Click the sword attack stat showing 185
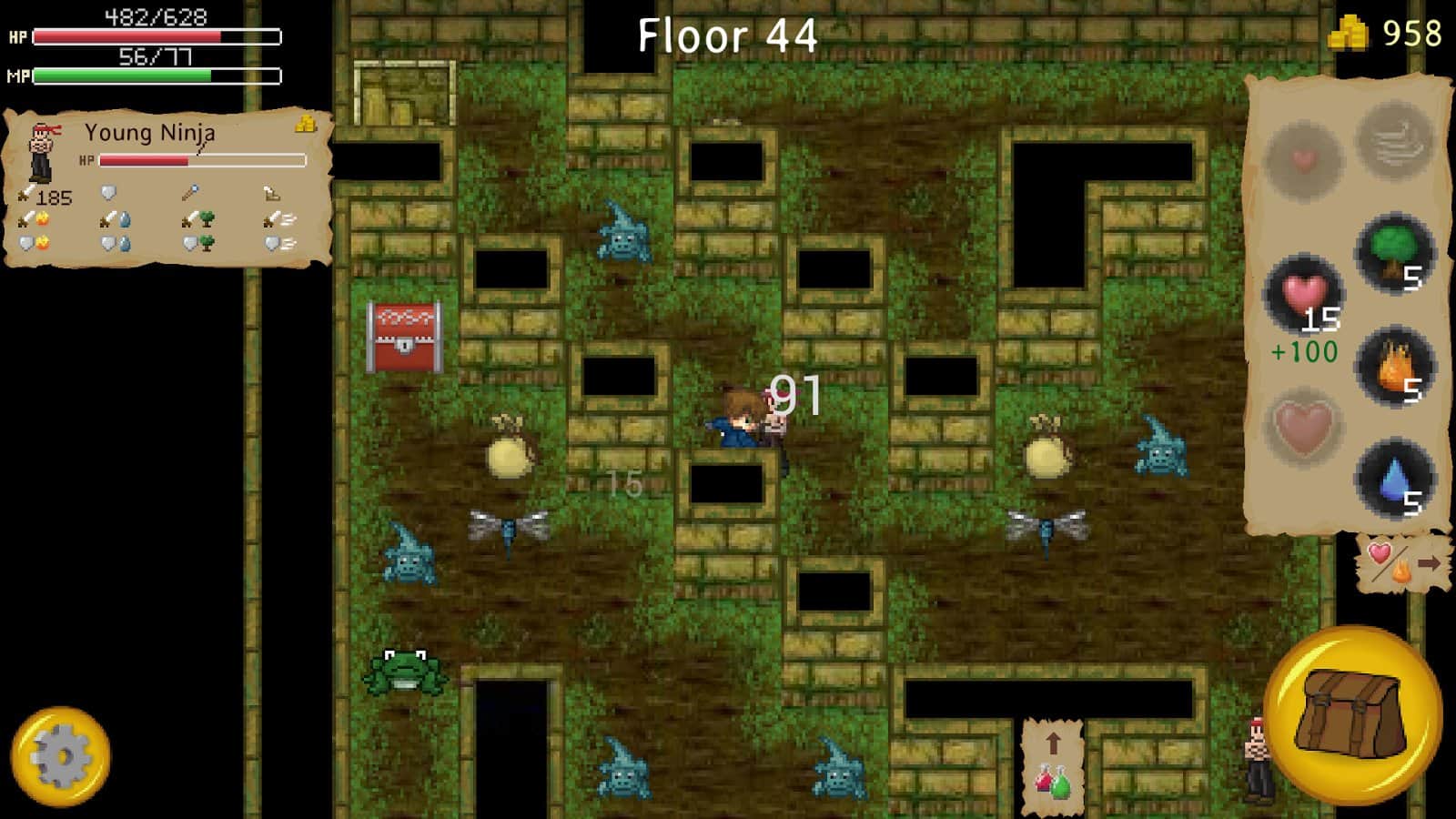 click(41, 196)
